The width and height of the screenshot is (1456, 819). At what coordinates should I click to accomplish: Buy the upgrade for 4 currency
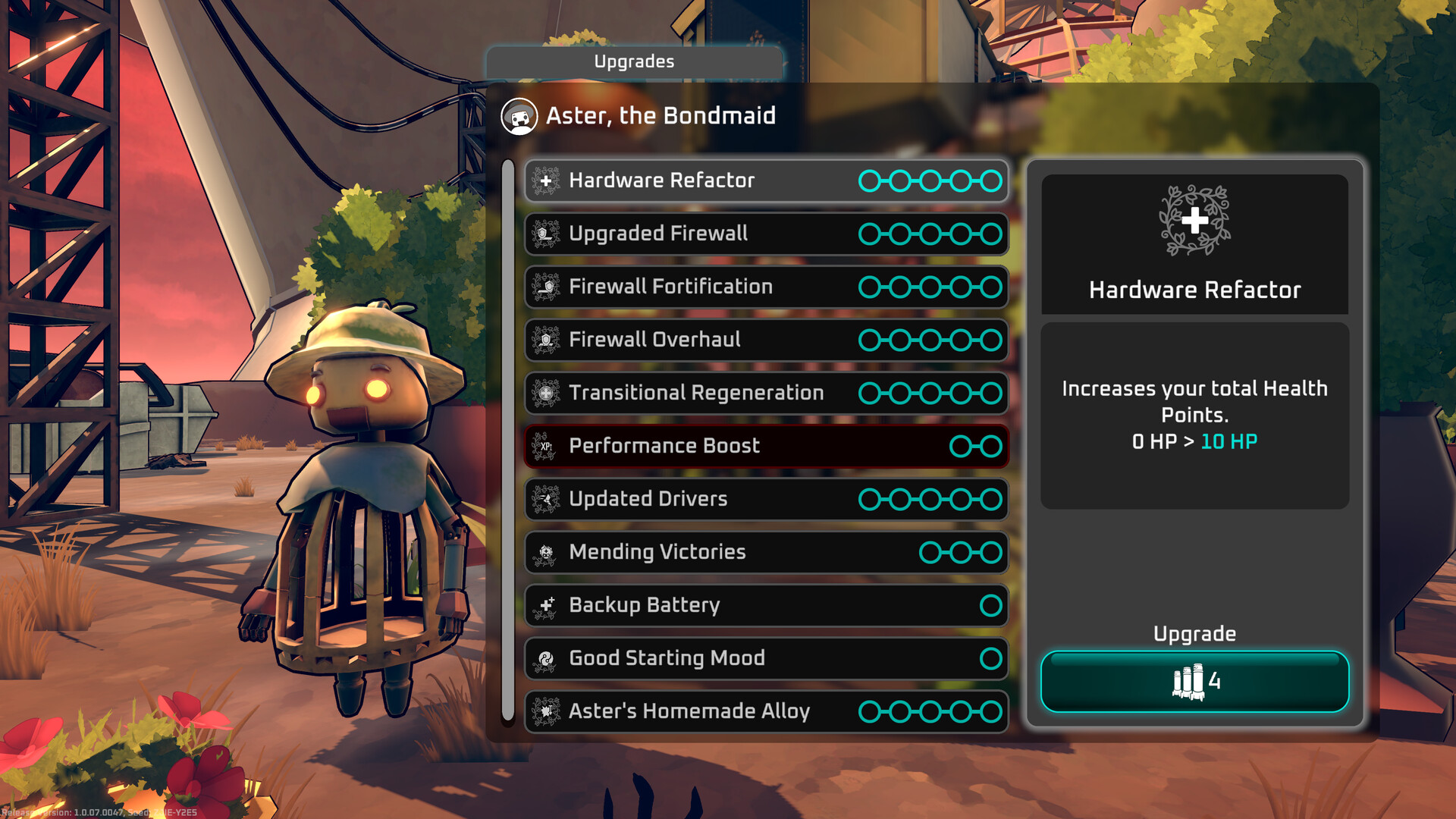[x=1194, y=681]
